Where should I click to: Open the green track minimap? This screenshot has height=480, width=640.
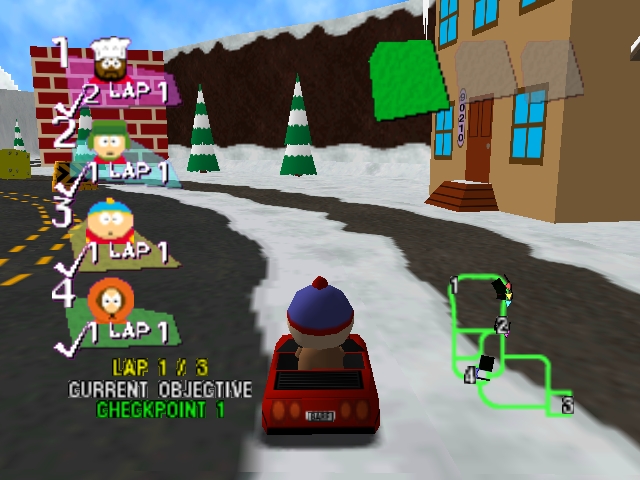point(506,345)
